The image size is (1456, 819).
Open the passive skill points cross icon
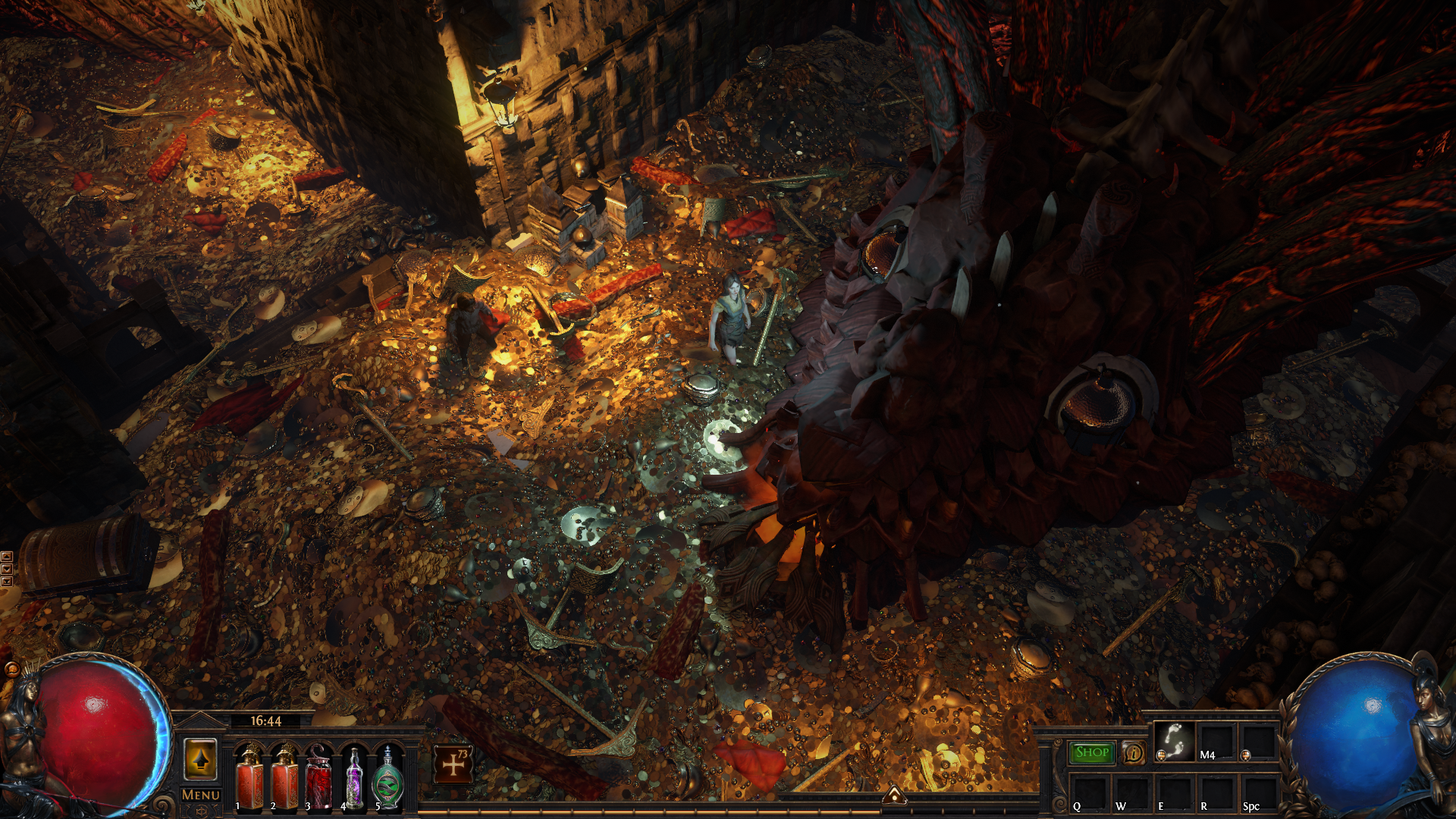tap(453, 764)
